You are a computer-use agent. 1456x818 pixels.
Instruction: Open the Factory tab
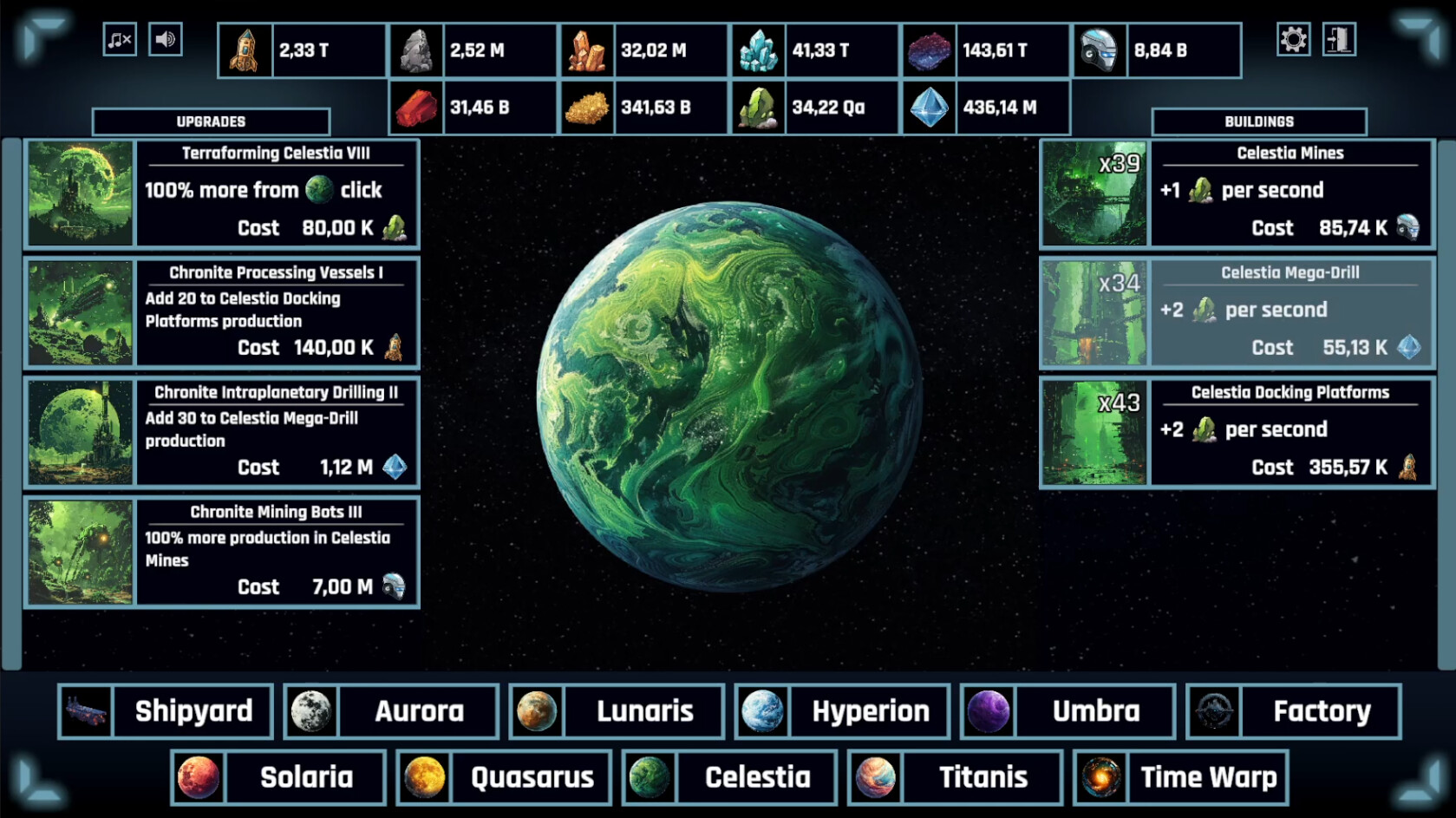pos(1293,711)
